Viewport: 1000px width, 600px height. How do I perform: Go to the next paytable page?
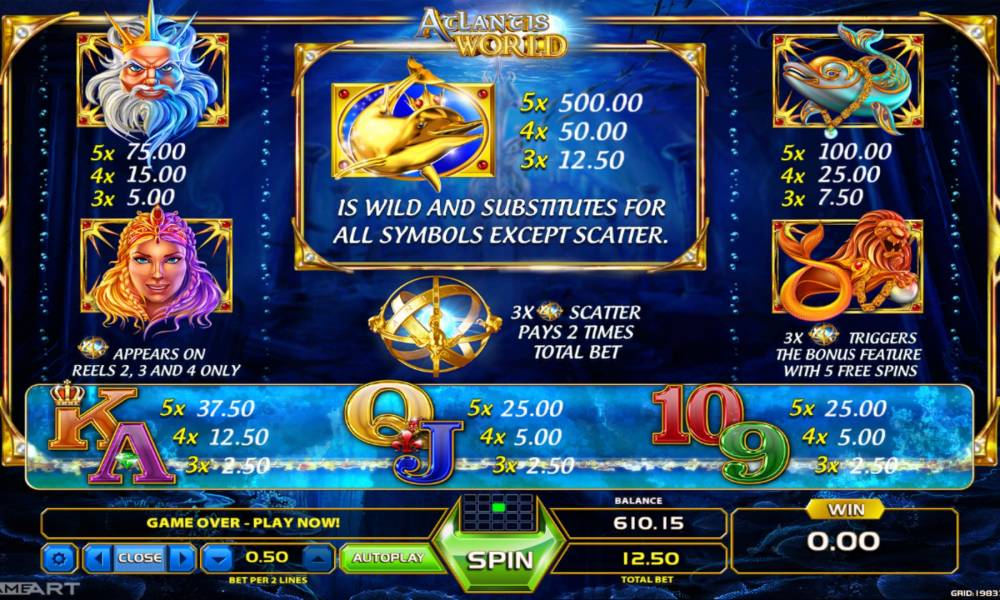coord(181,558)
